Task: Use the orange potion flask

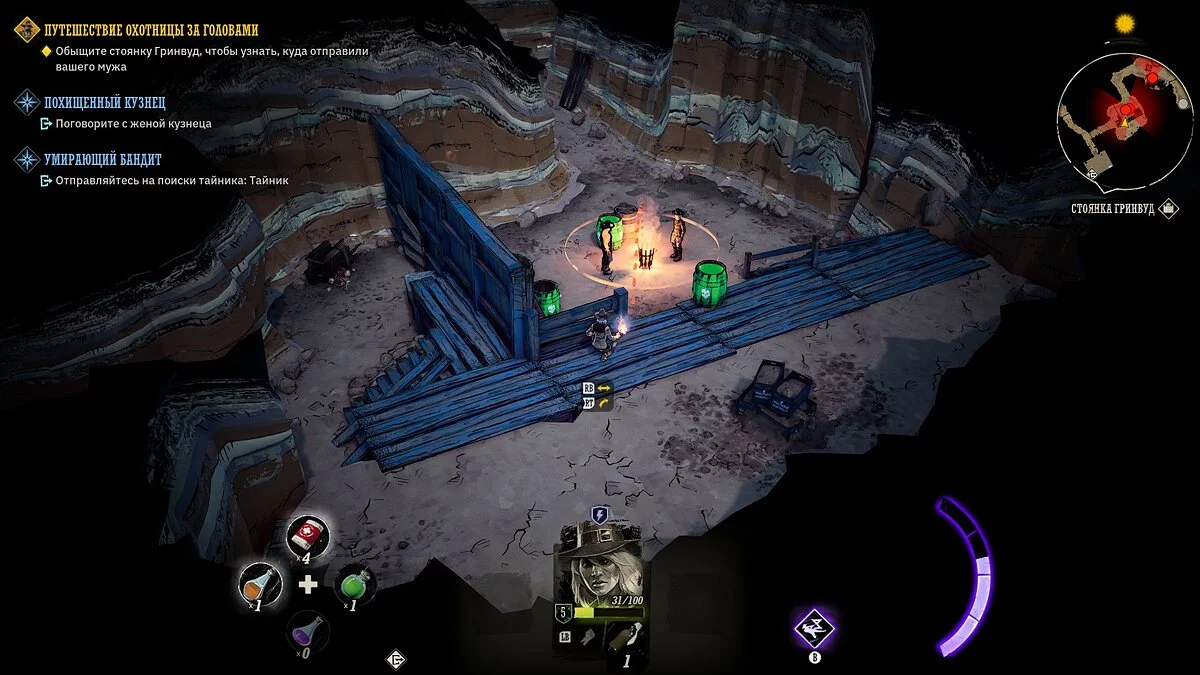Action: click(x=260, y=583)
